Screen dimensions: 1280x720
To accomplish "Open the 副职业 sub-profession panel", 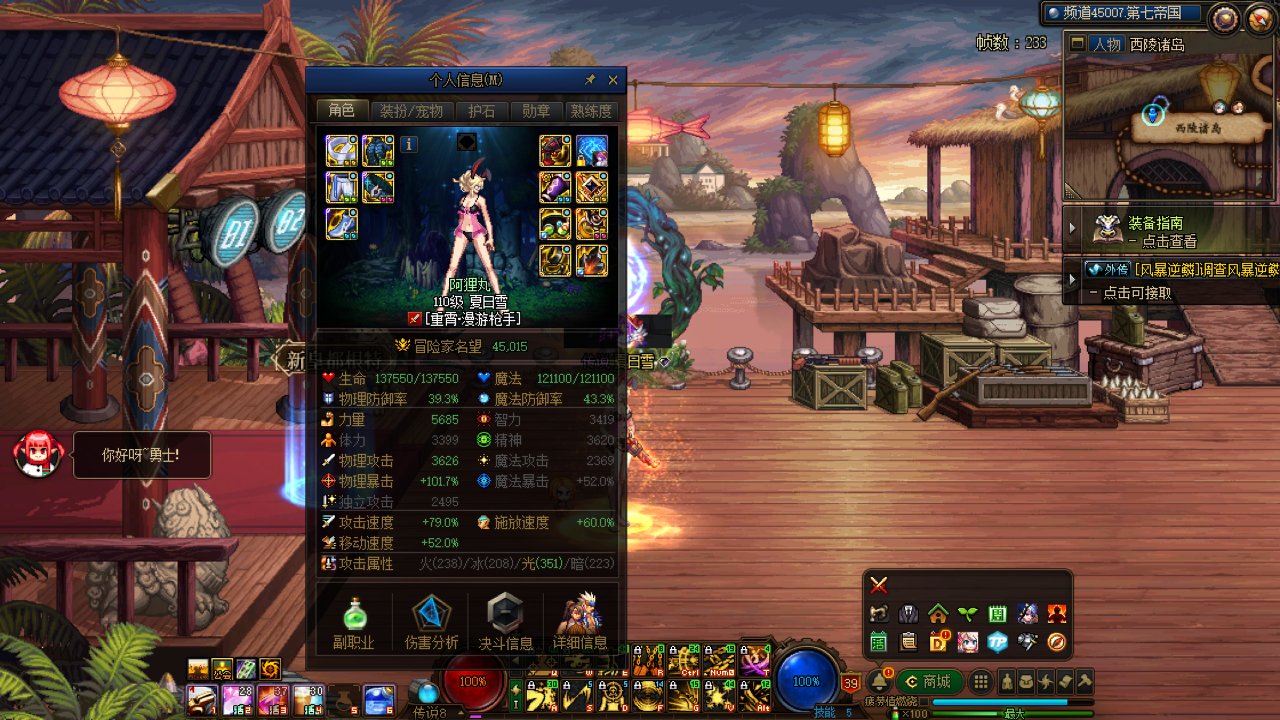I will click(x=353, y=621).
